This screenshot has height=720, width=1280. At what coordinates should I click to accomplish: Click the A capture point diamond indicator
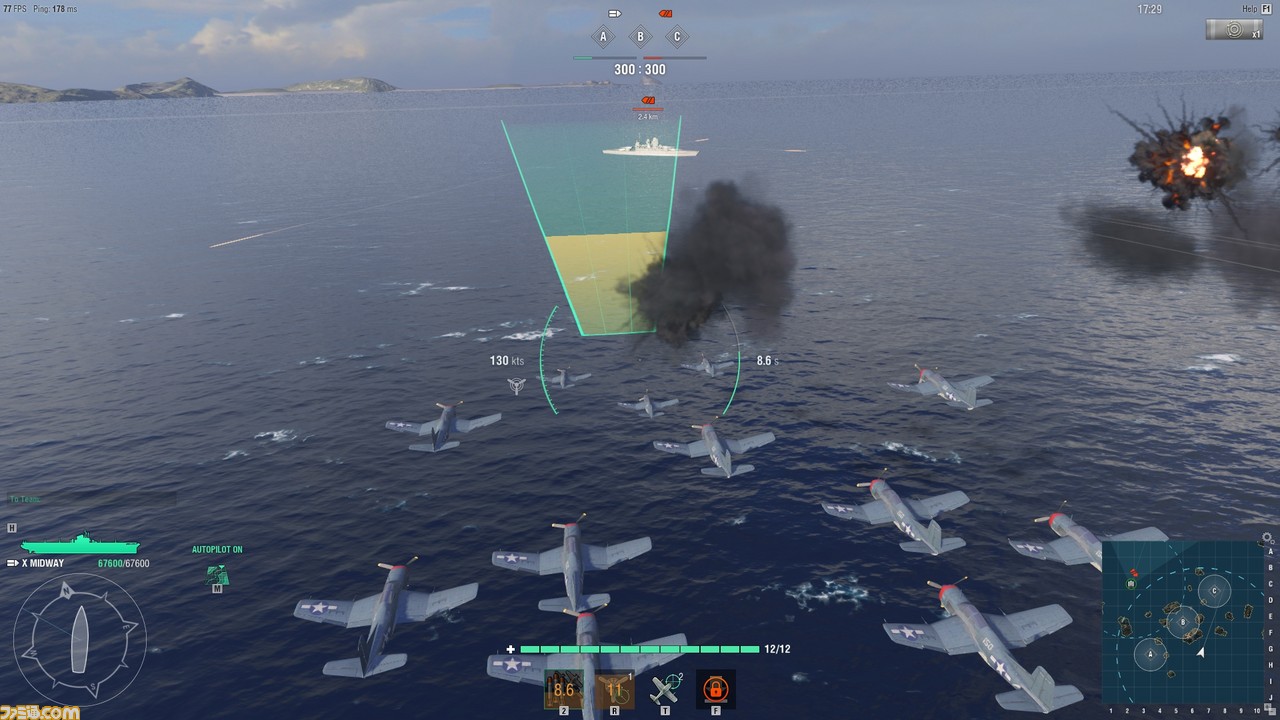coord(602,38)
